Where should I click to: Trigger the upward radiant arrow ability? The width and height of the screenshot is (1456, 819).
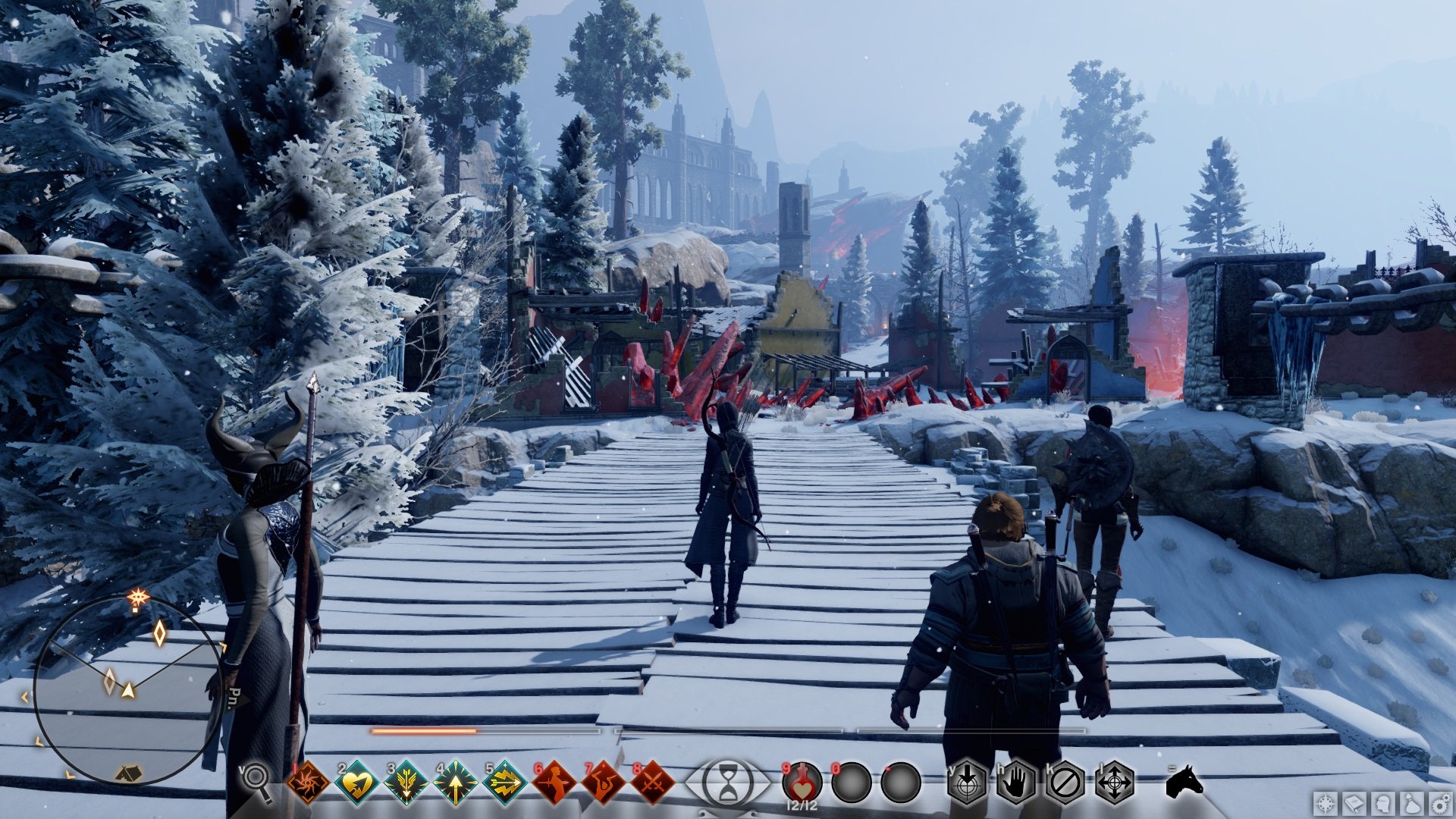[455, 783]
